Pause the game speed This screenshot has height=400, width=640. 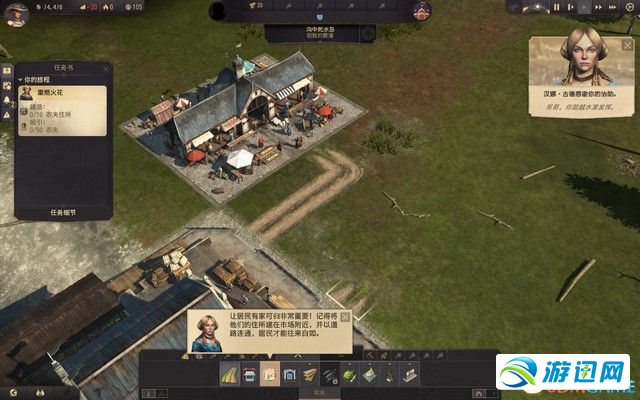tap(557, 8)
